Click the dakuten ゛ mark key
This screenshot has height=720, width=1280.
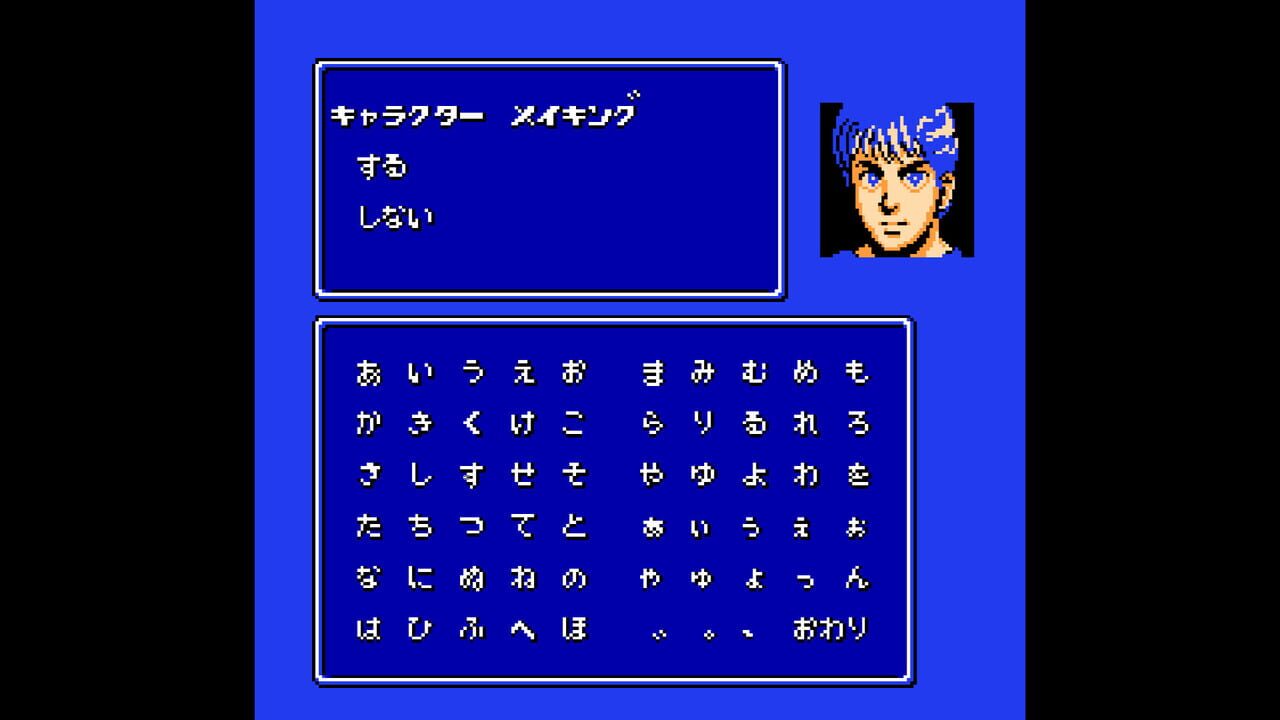[660, 631]
